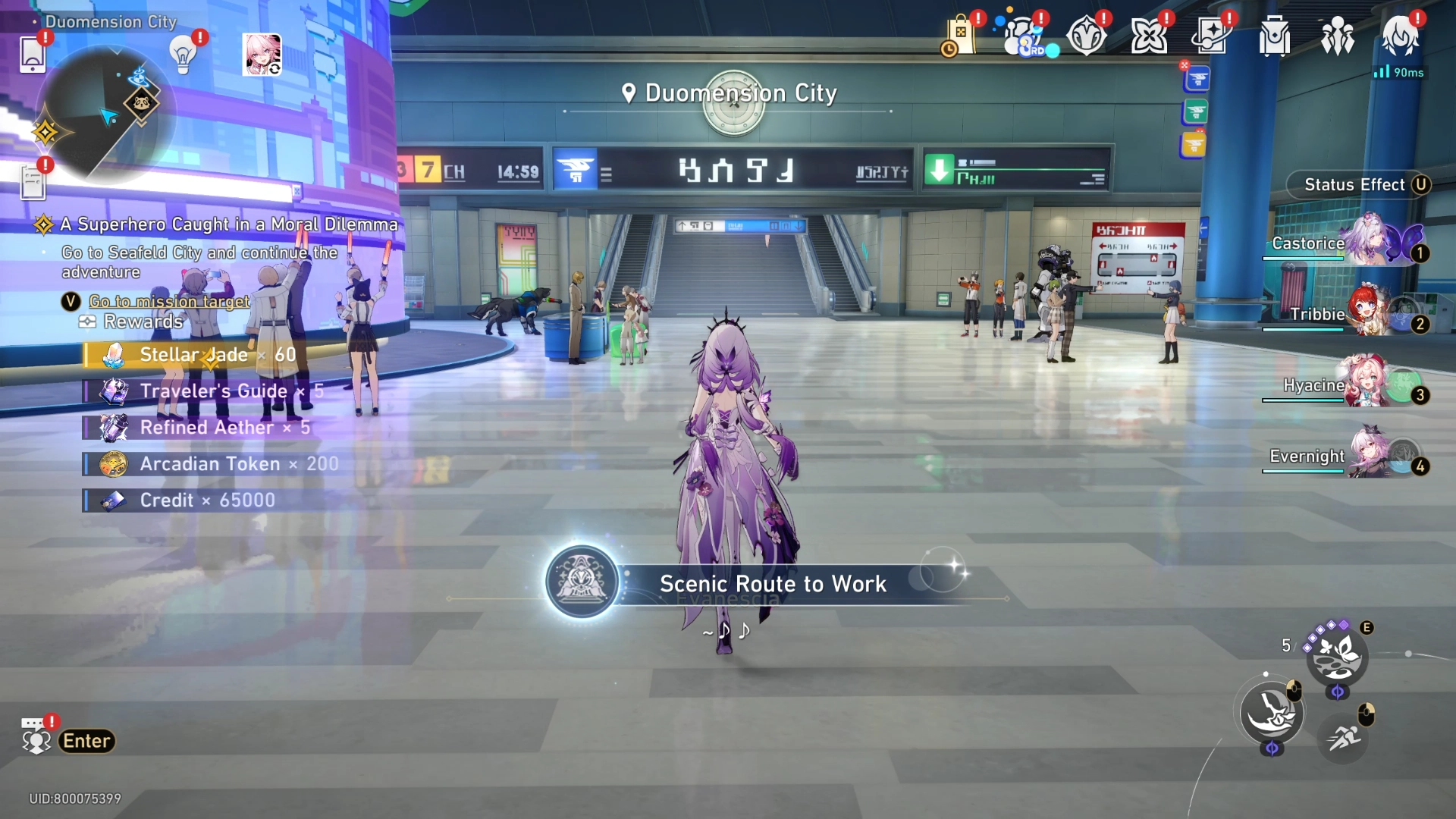Open the 3rd anniversary event icon

point(1024,36)
